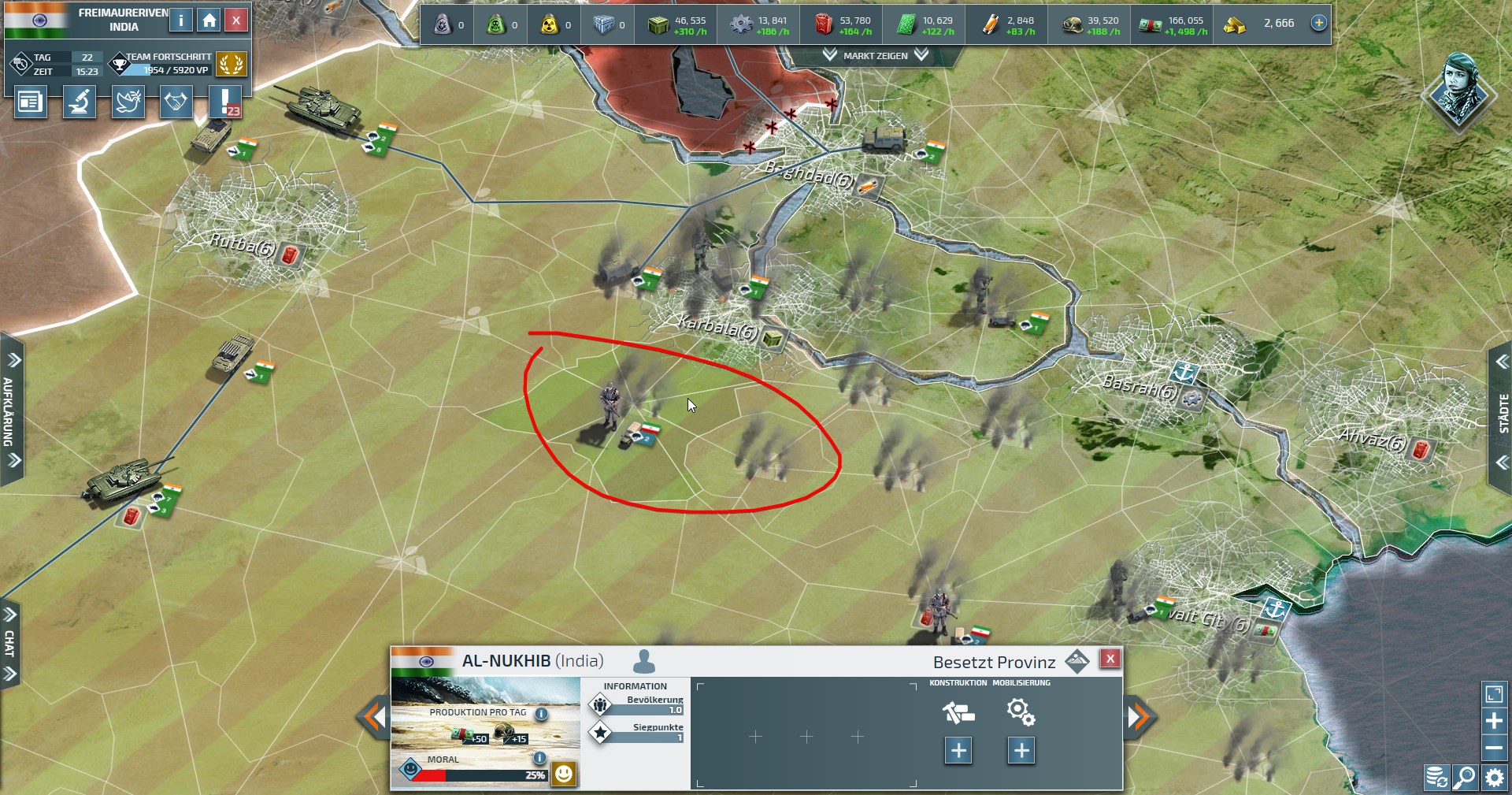Viewport: 1512px width, 795px height.
Task: Show the 23 pending alert notifications
Action: click(225, 102)
